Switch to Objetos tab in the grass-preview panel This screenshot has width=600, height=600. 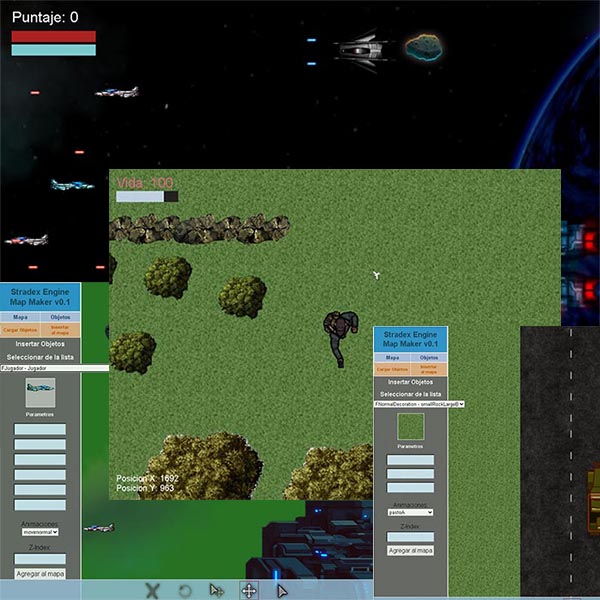click(x=429, y=357)
